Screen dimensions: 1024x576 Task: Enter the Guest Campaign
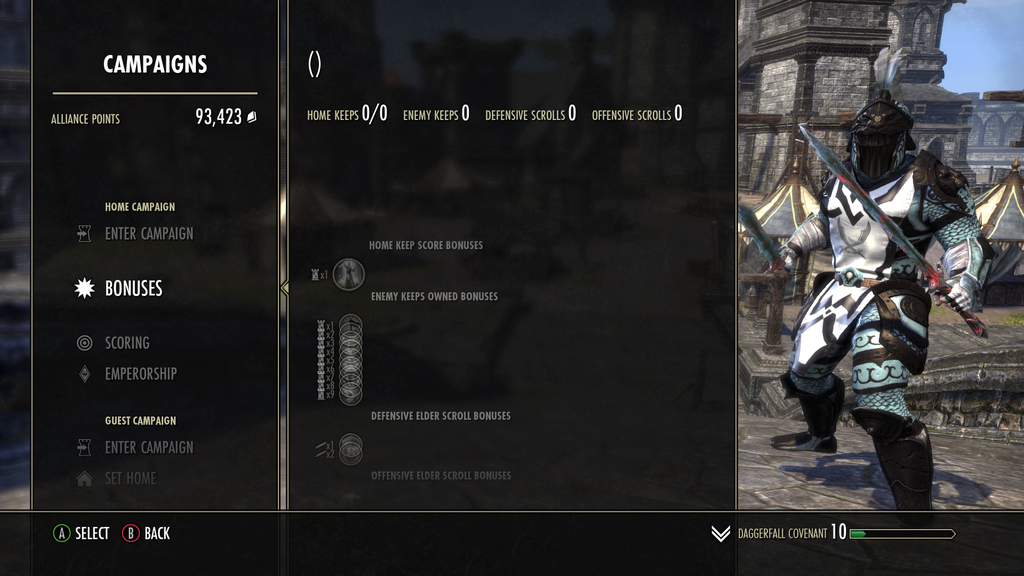tap(148, 448)
